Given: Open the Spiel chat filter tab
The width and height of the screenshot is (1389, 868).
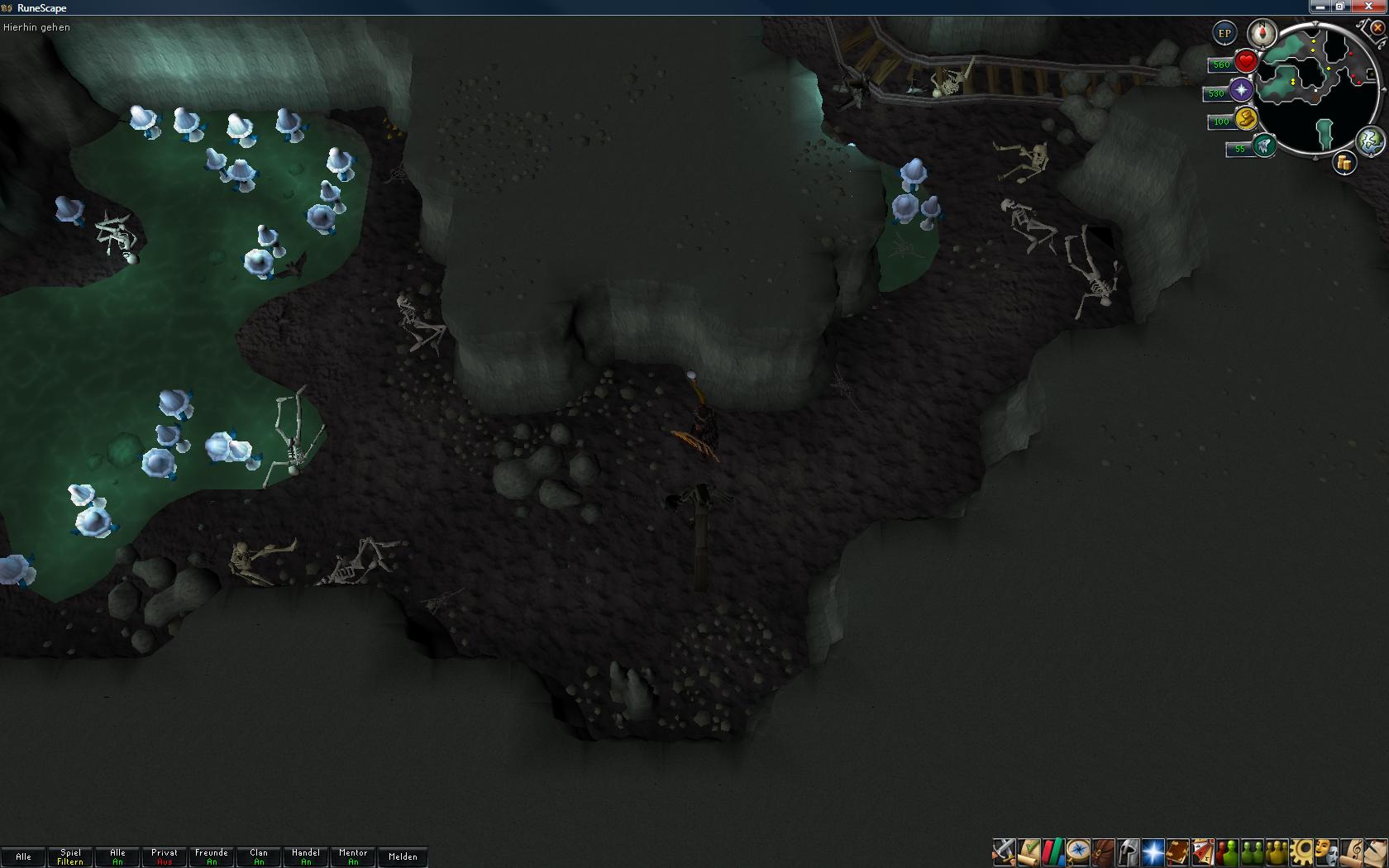Looking at the screenshot, I should [70, 856].
